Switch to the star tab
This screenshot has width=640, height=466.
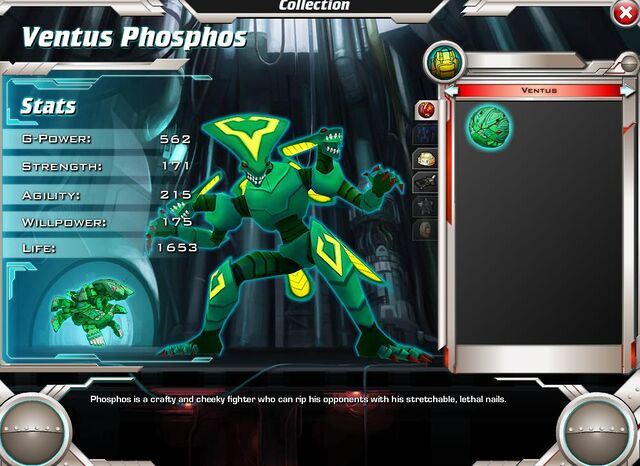(424, 206)
